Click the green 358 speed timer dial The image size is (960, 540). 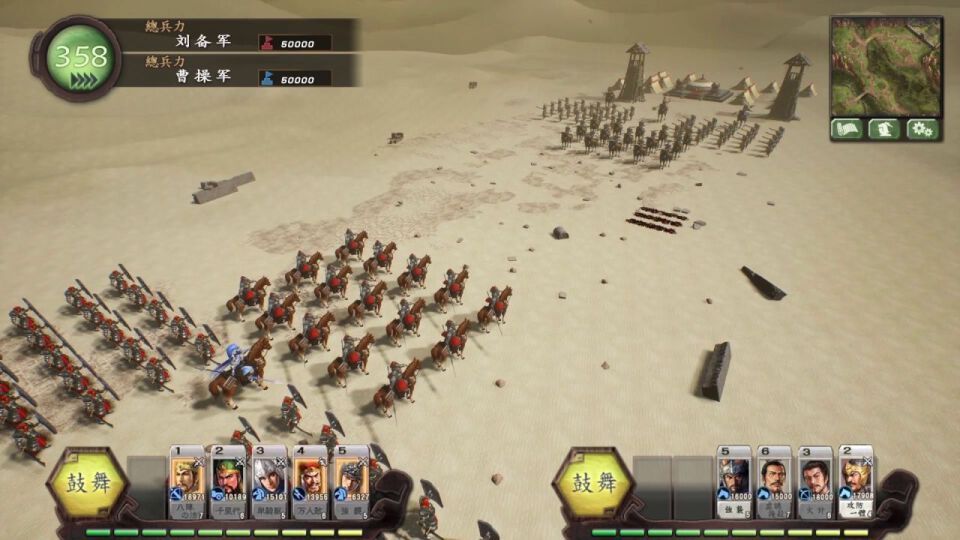pyautogui.click(x=80, y=58)
